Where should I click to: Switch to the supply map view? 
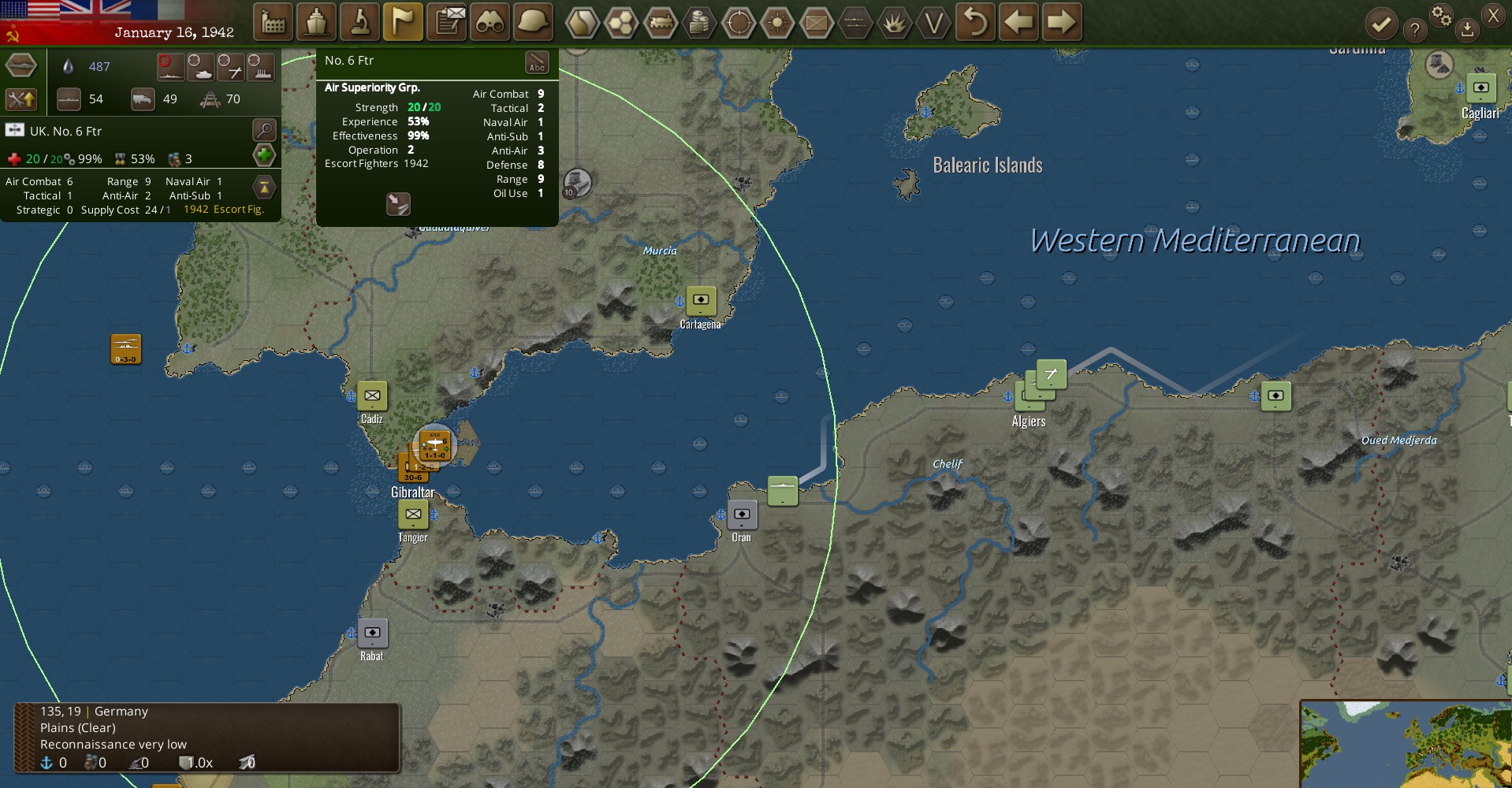[700, 24]
